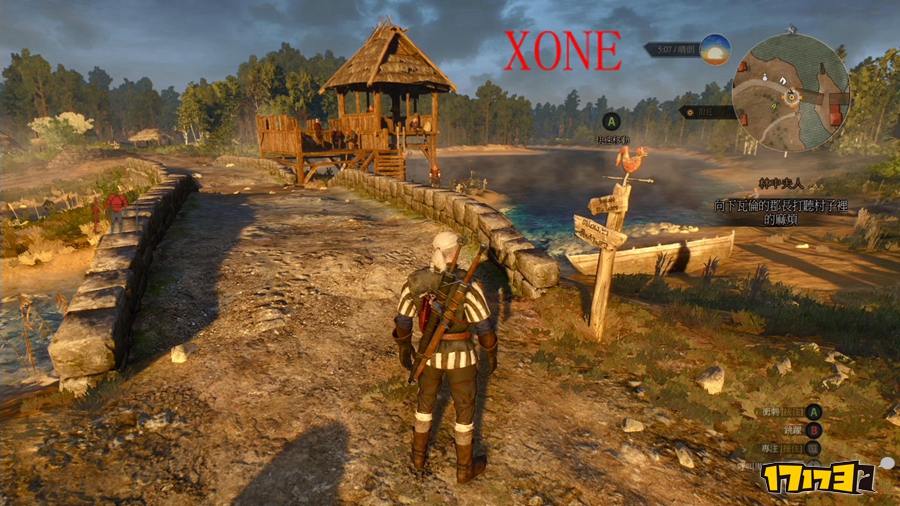
Task: Click the nearby objective marker label
Action: point(707,112)
